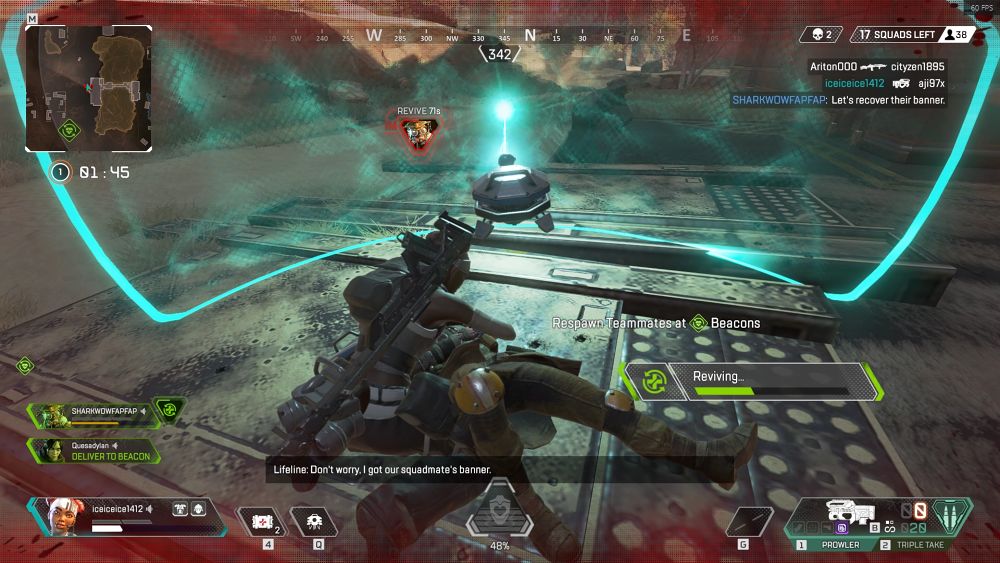Viewport: 1000px width, 563px height.
Task: Open the minimap in the corner
Action: pos(89,88)
